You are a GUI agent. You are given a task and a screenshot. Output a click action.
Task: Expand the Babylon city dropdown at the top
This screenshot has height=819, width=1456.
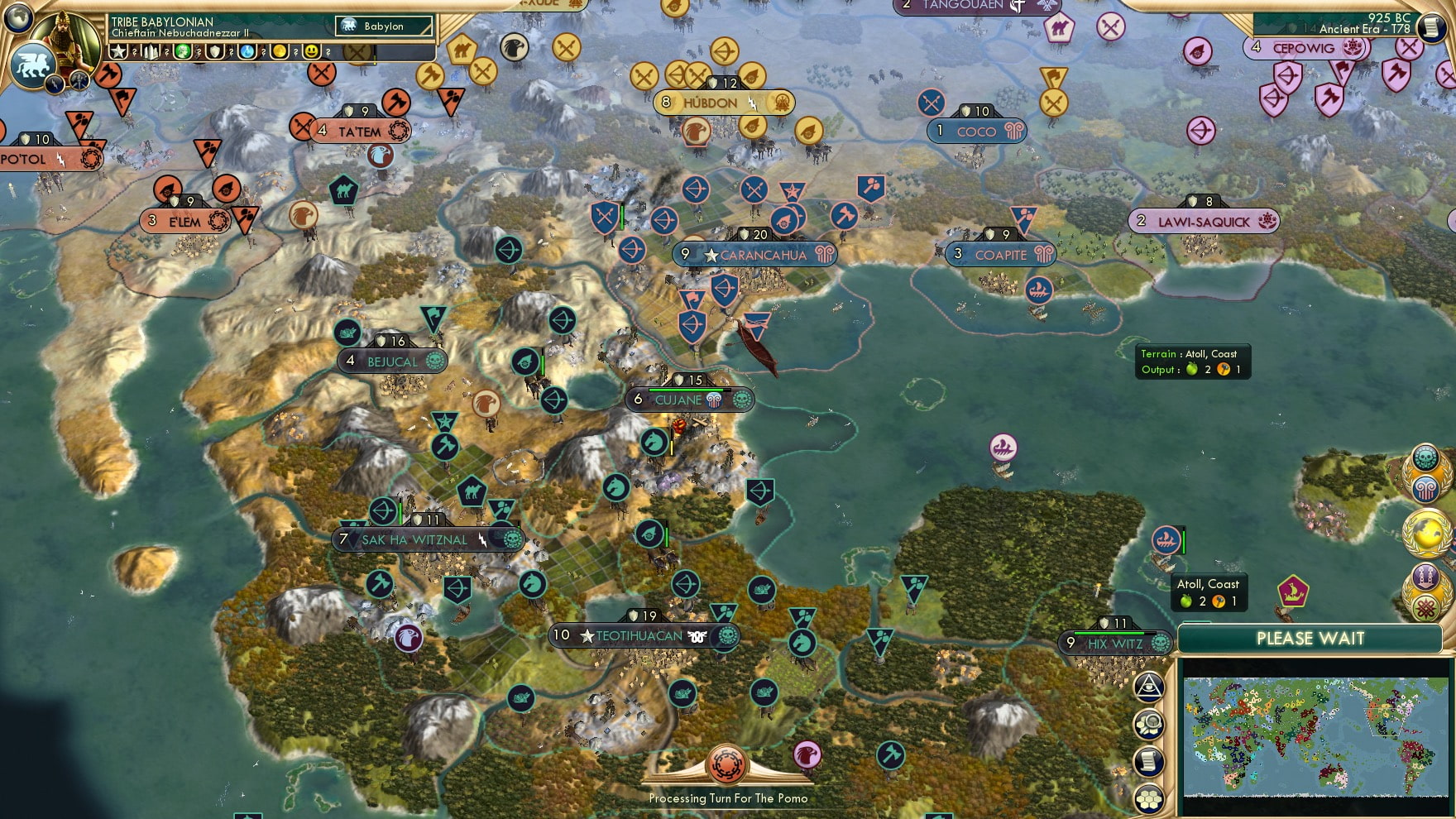tap(384, 26)
